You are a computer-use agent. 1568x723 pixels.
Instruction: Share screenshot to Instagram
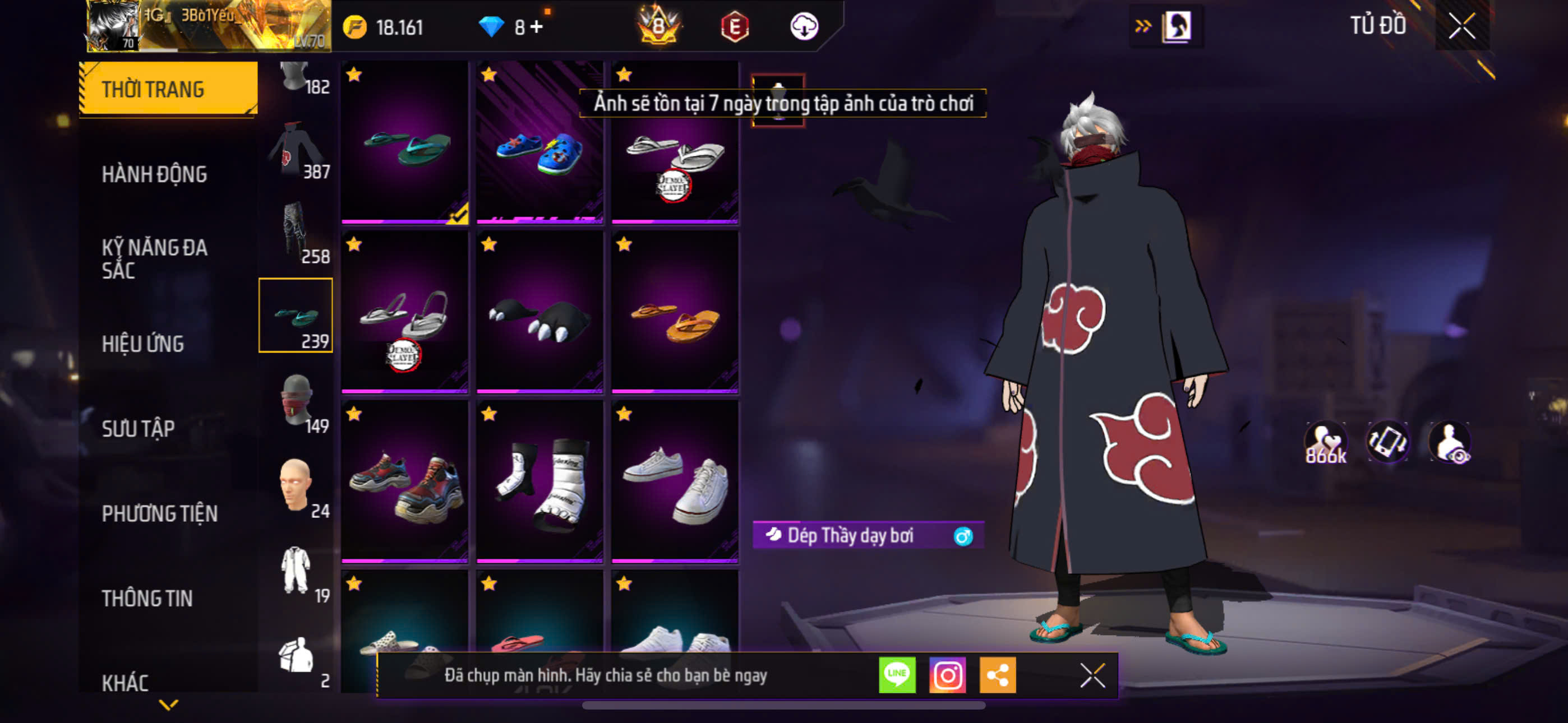(x=947, y=675)
